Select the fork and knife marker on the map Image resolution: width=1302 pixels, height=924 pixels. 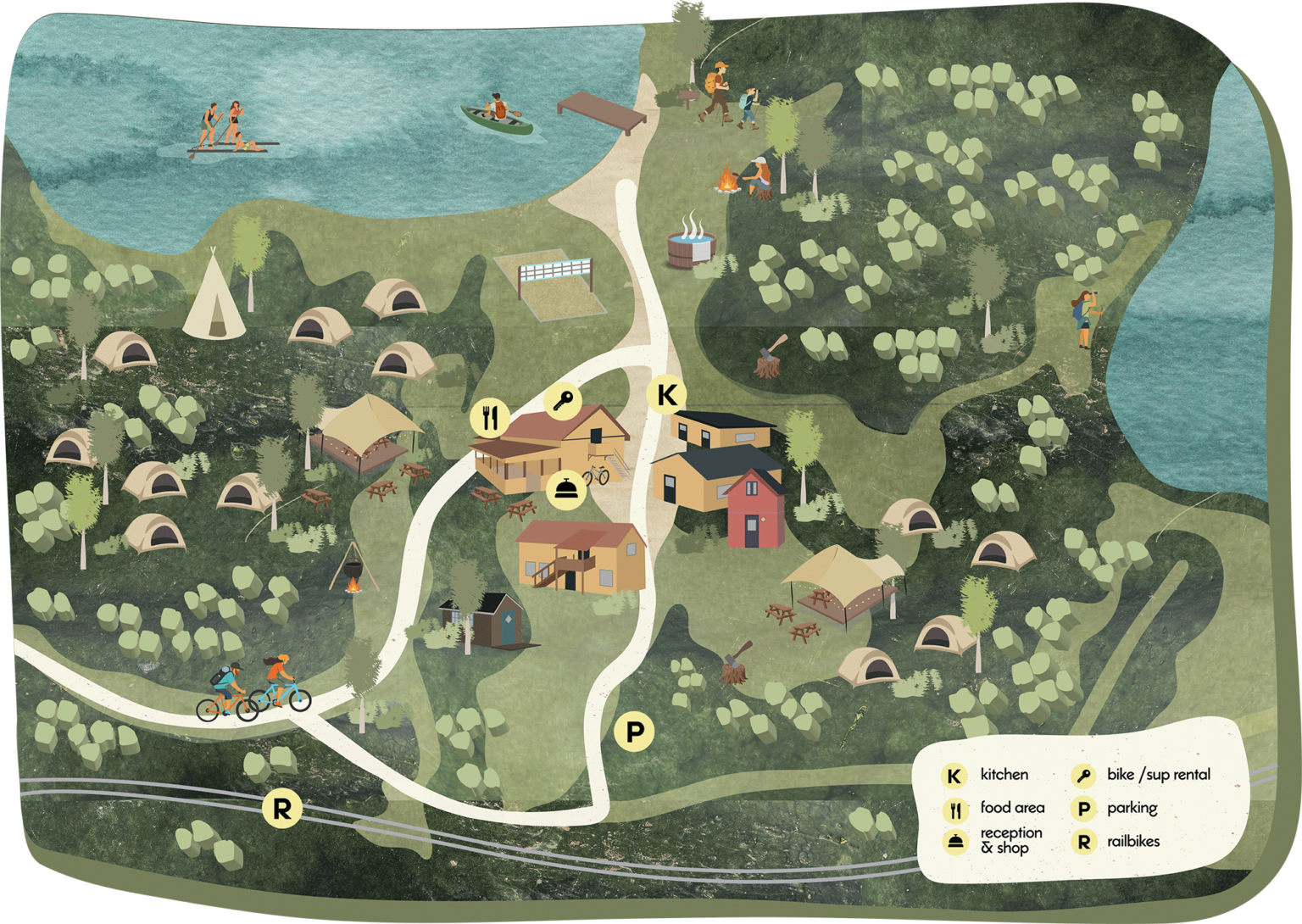490,417
